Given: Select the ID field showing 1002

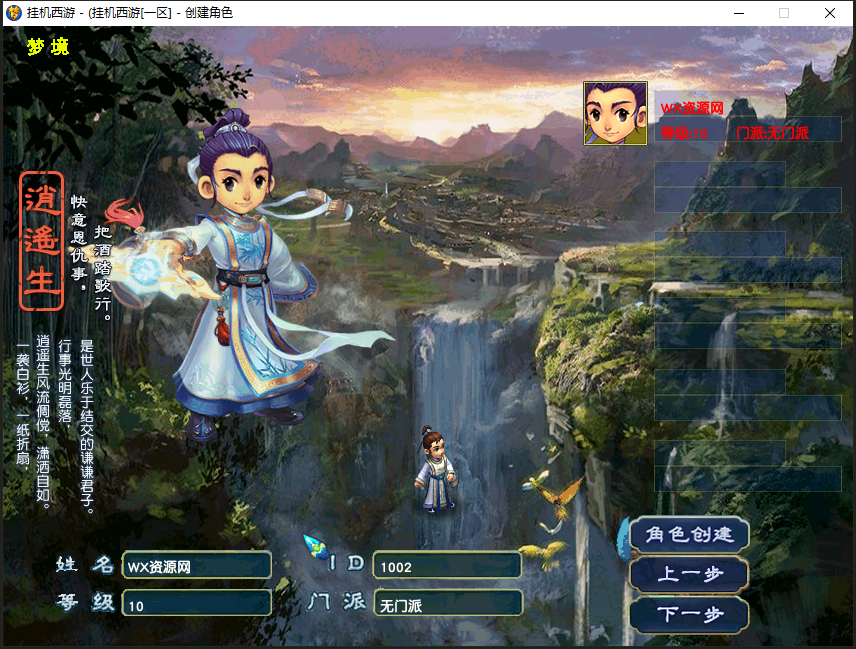Looking at the screenshot, I should [x=446, y=566].
